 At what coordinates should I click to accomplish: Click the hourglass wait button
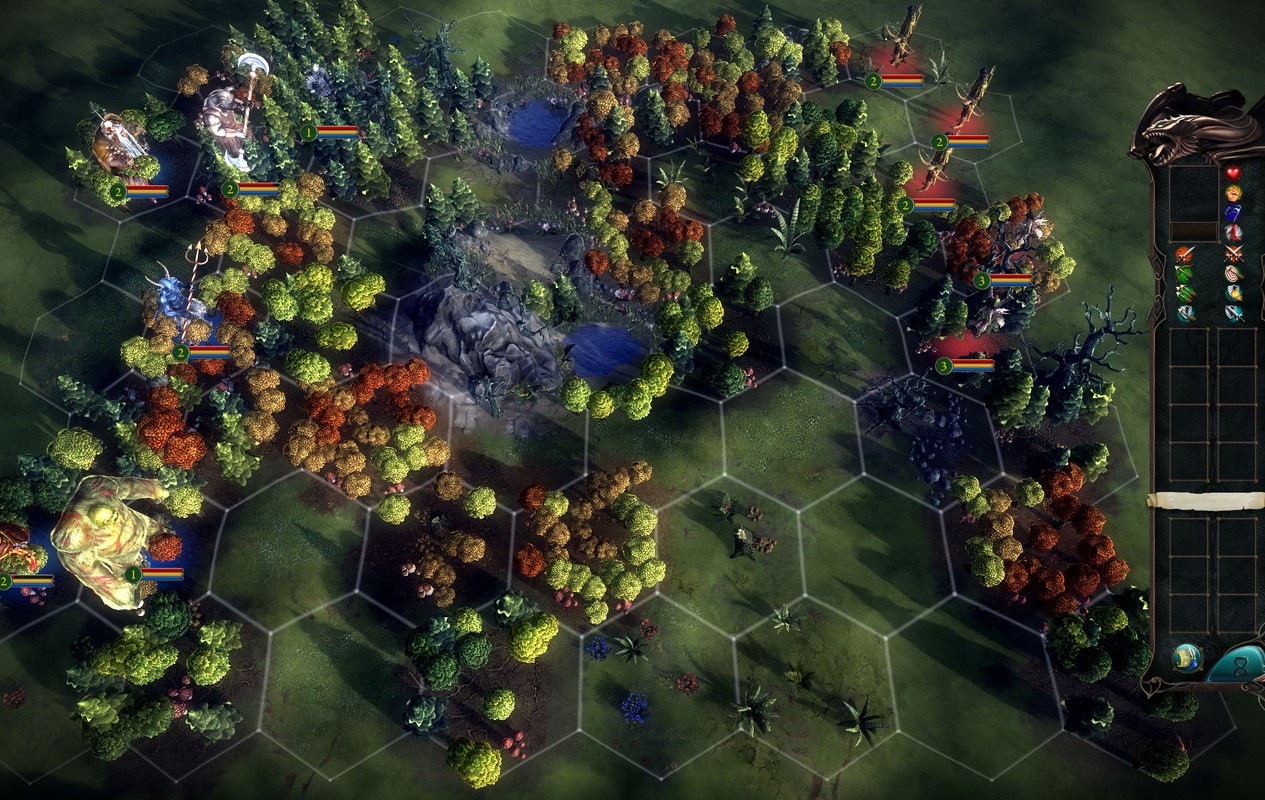point(1239,667)
